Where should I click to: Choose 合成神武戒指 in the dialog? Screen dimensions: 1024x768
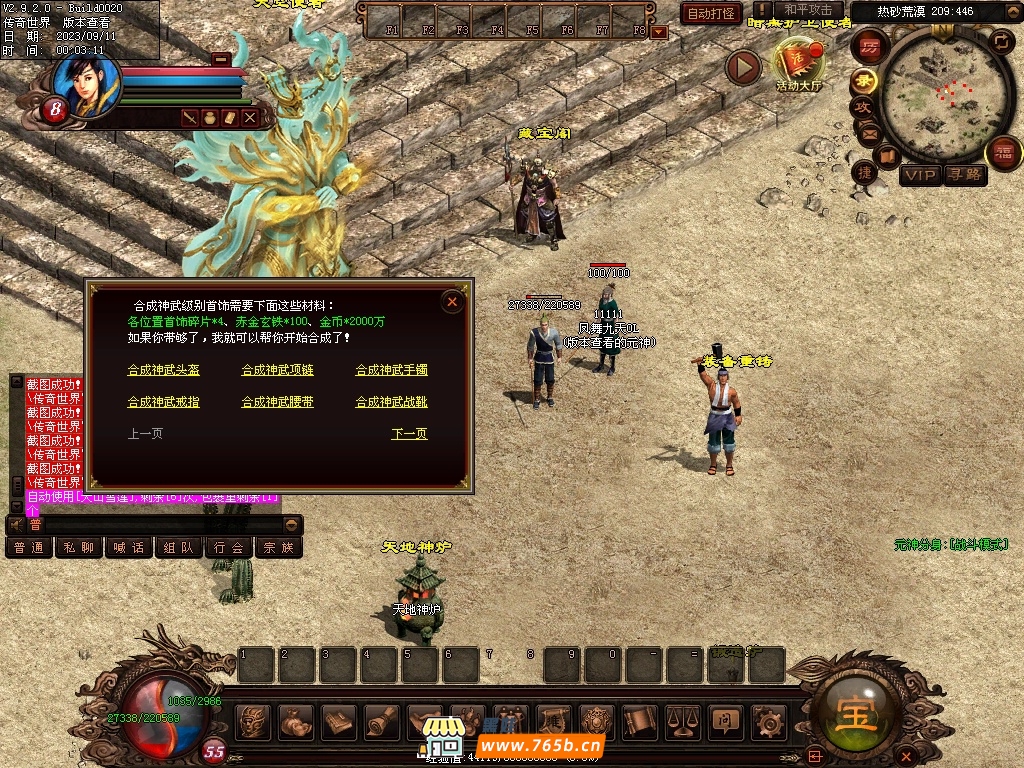pos(164,402)
